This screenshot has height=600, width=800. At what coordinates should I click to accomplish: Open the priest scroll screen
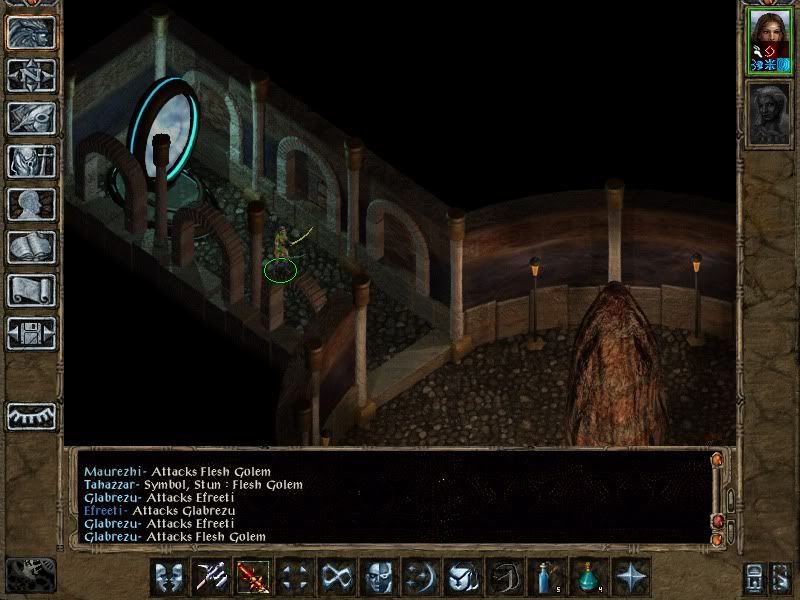tap(31, 290)
